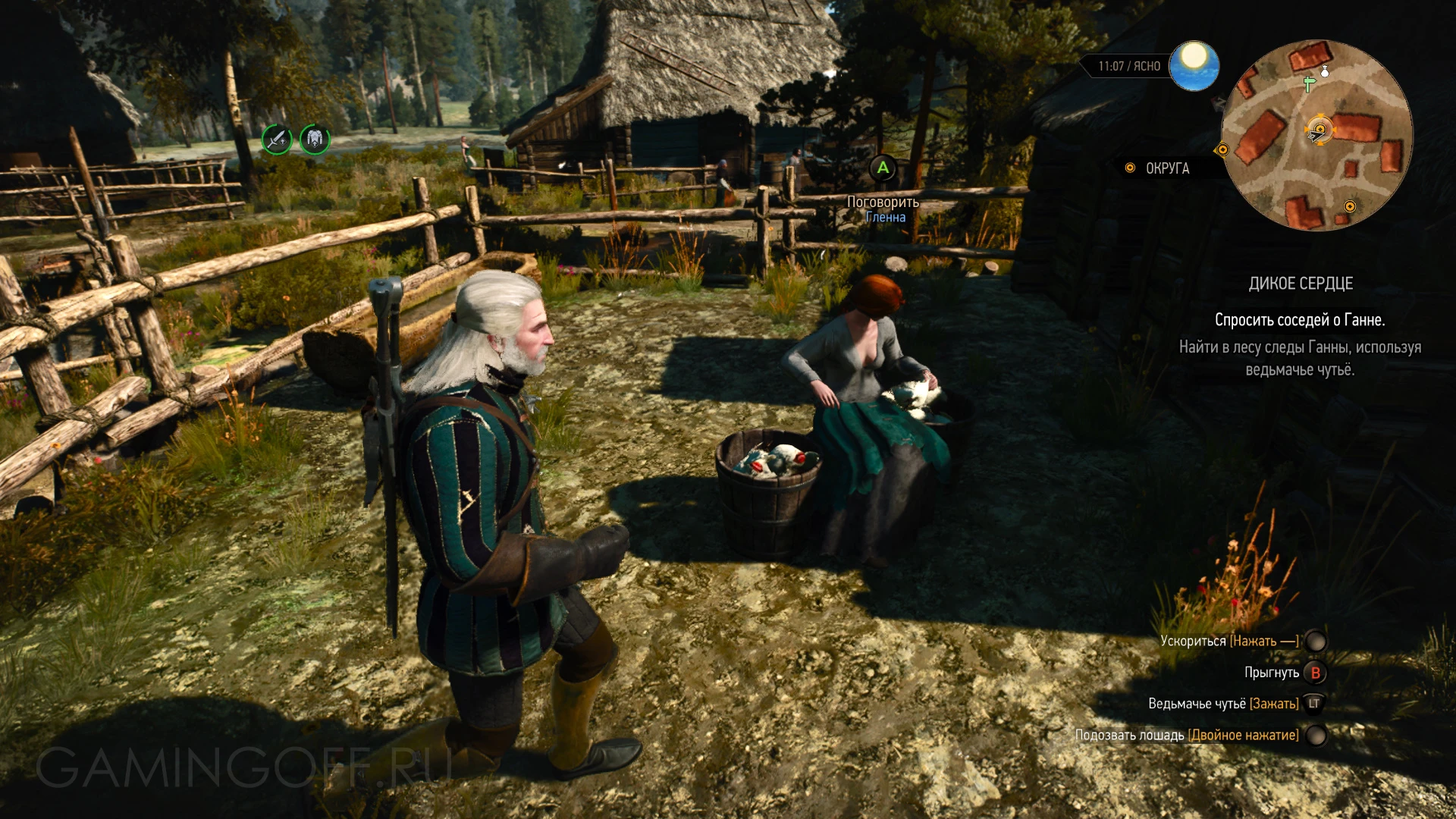Open the ДИКОЕ СЕРДЦЕ quest title
The width and height of the screenshot is (1456, 819).
[x=1300, y=284]
